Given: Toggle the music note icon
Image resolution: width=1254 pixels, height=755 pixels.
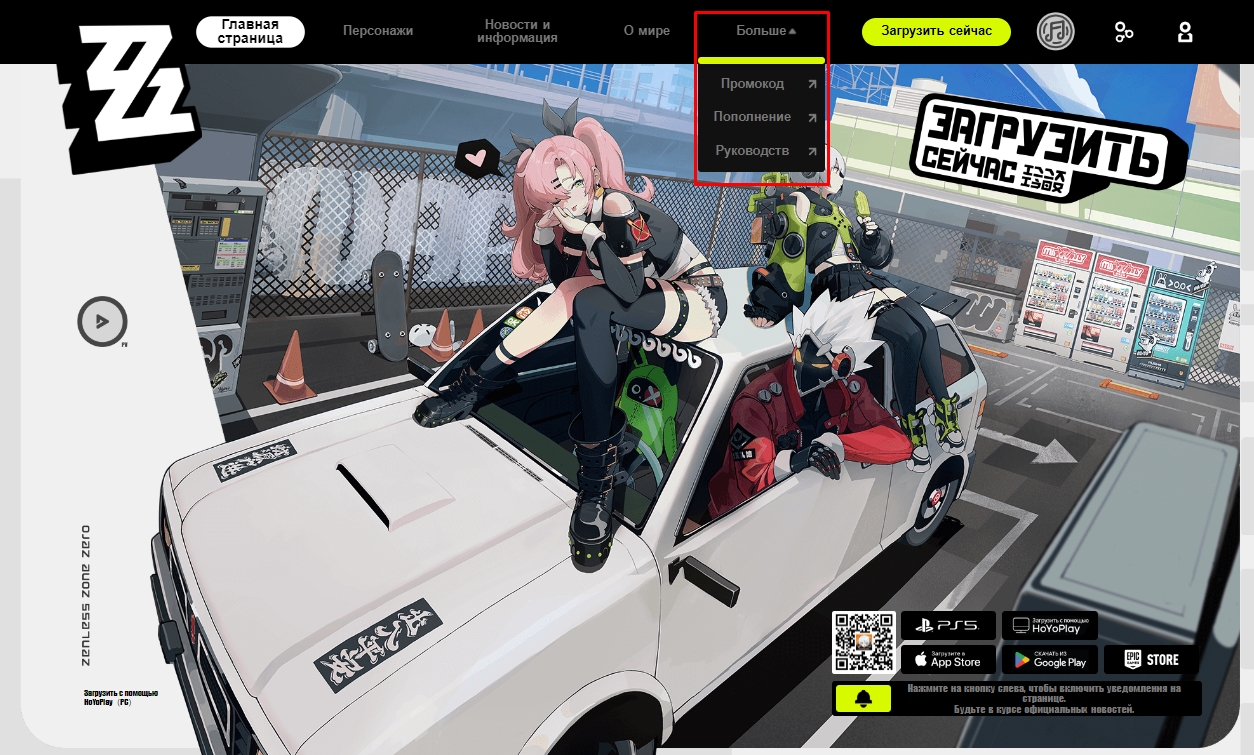Looking at the screenshot, I should [1055, 32].
